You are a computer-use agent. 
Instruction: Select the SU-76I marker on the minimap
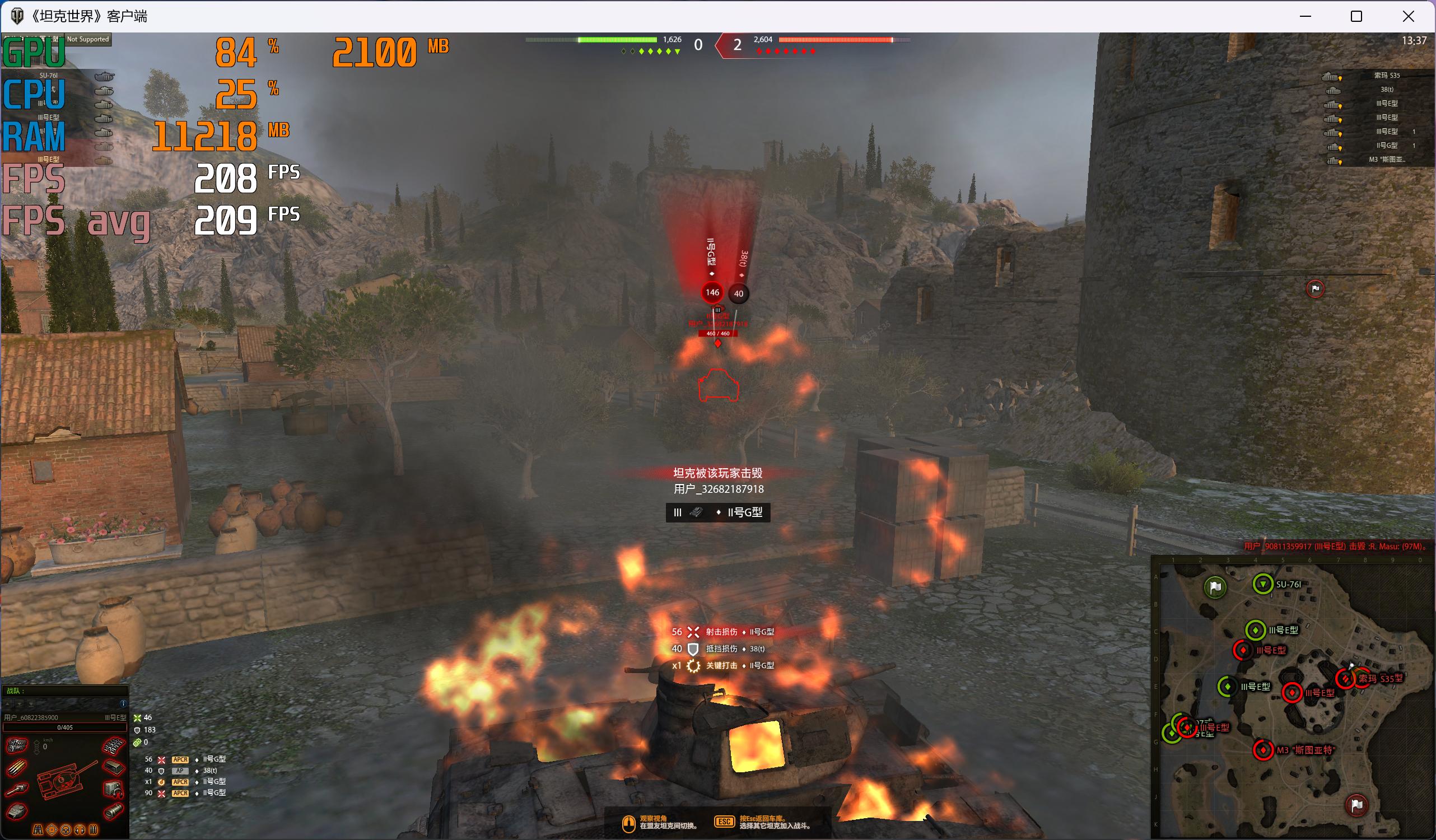[1264, 584]
